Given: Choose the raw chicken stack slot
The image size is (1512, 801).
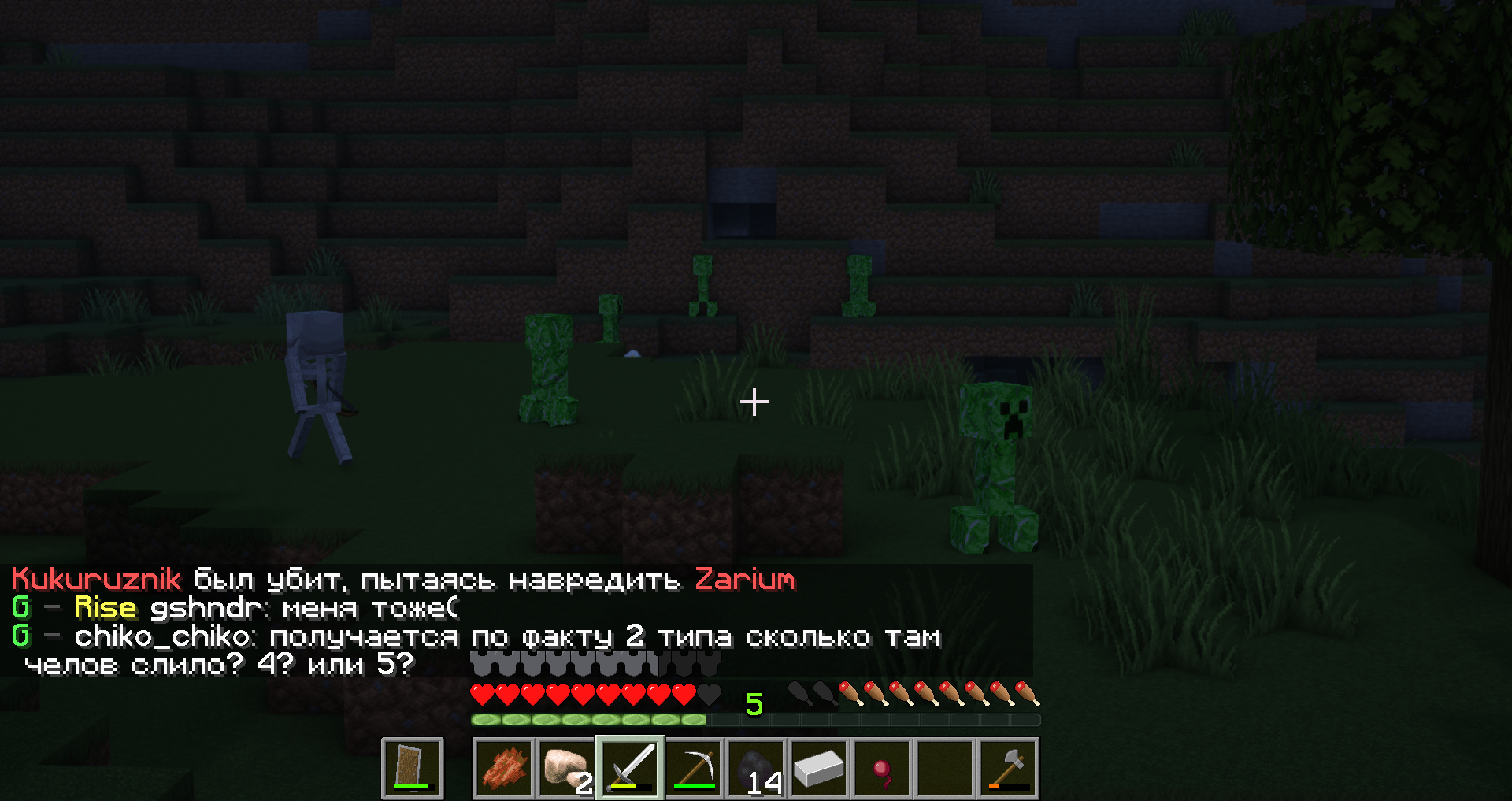Looking at the screenshot, I should point(566,768).
